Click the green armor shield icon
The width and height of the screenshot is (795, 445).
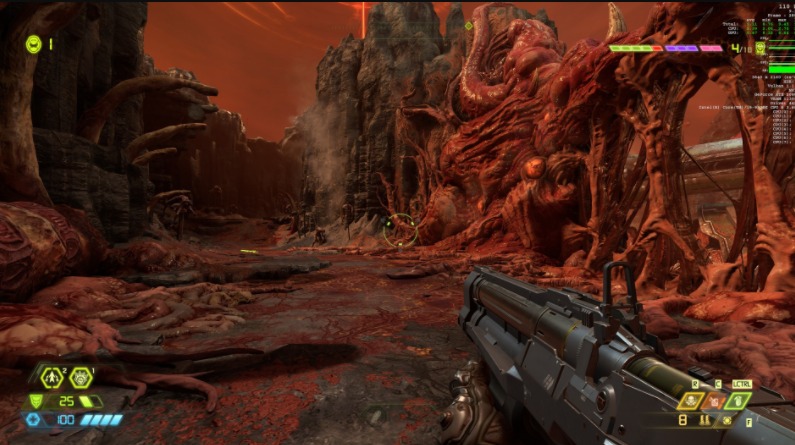coord(36,400)
